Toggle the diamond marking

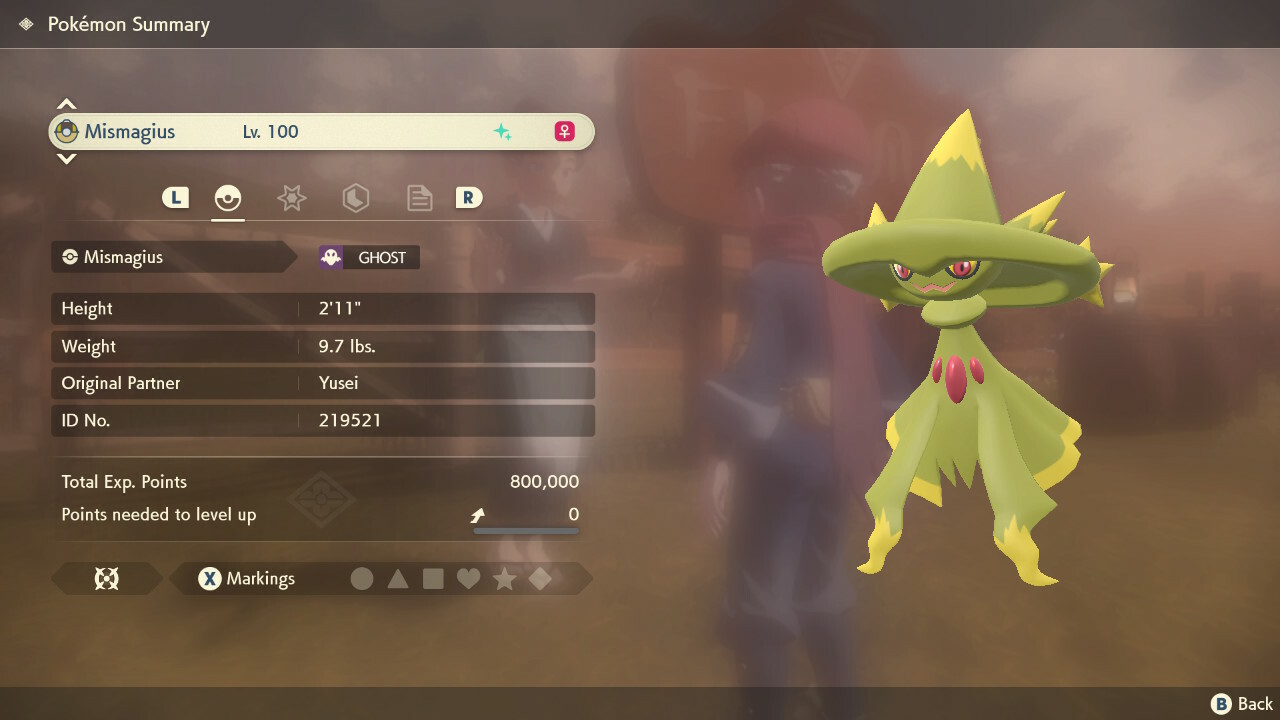[x=540, y=579]
